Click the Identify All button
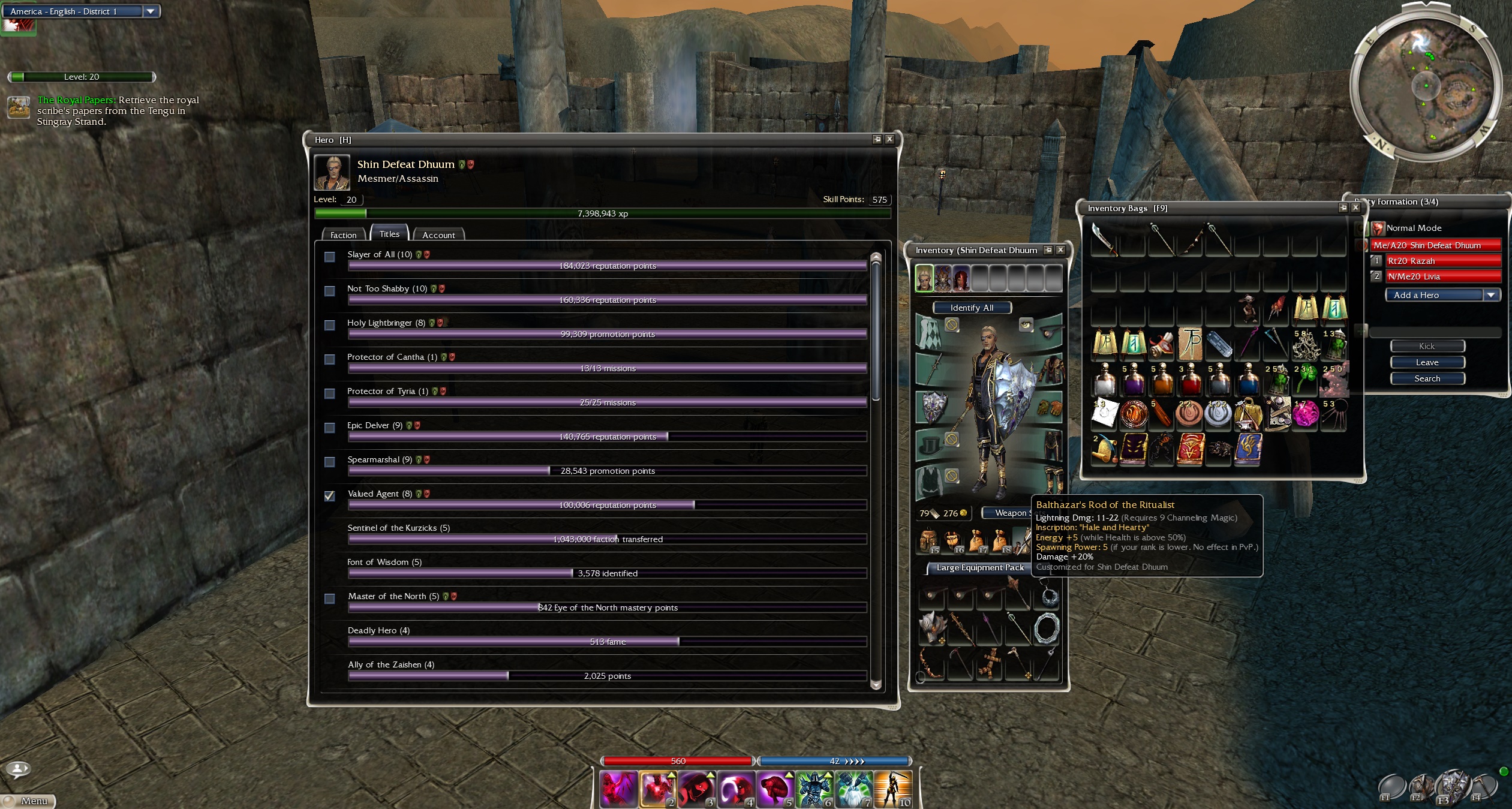Screen dimensions: 1512x809 (x=972, y=308)
